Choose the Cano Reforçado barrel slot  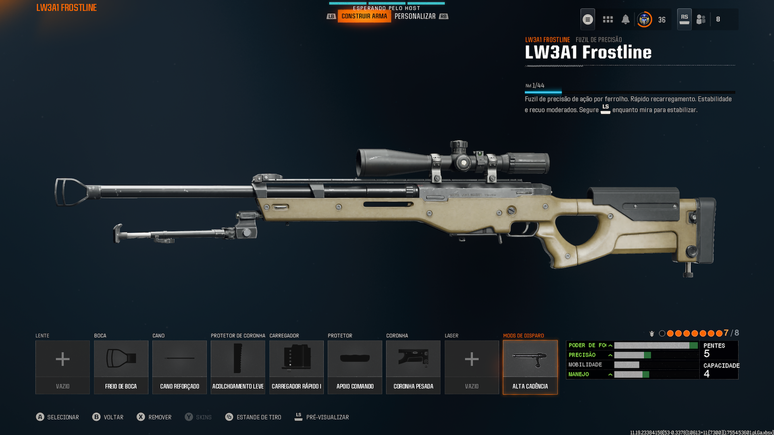click(x=180, y=366)
